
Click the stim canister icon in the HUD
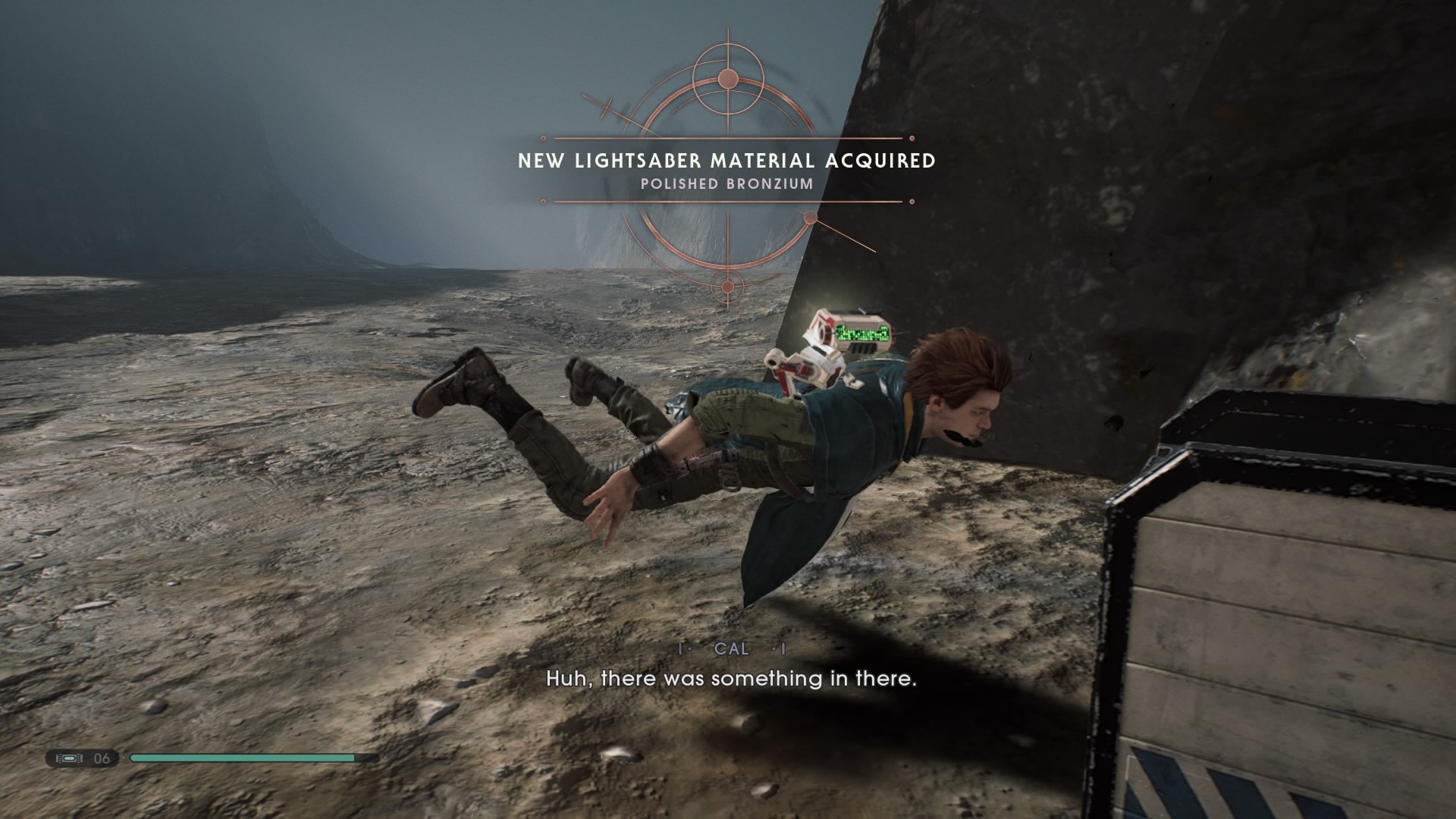70,758
